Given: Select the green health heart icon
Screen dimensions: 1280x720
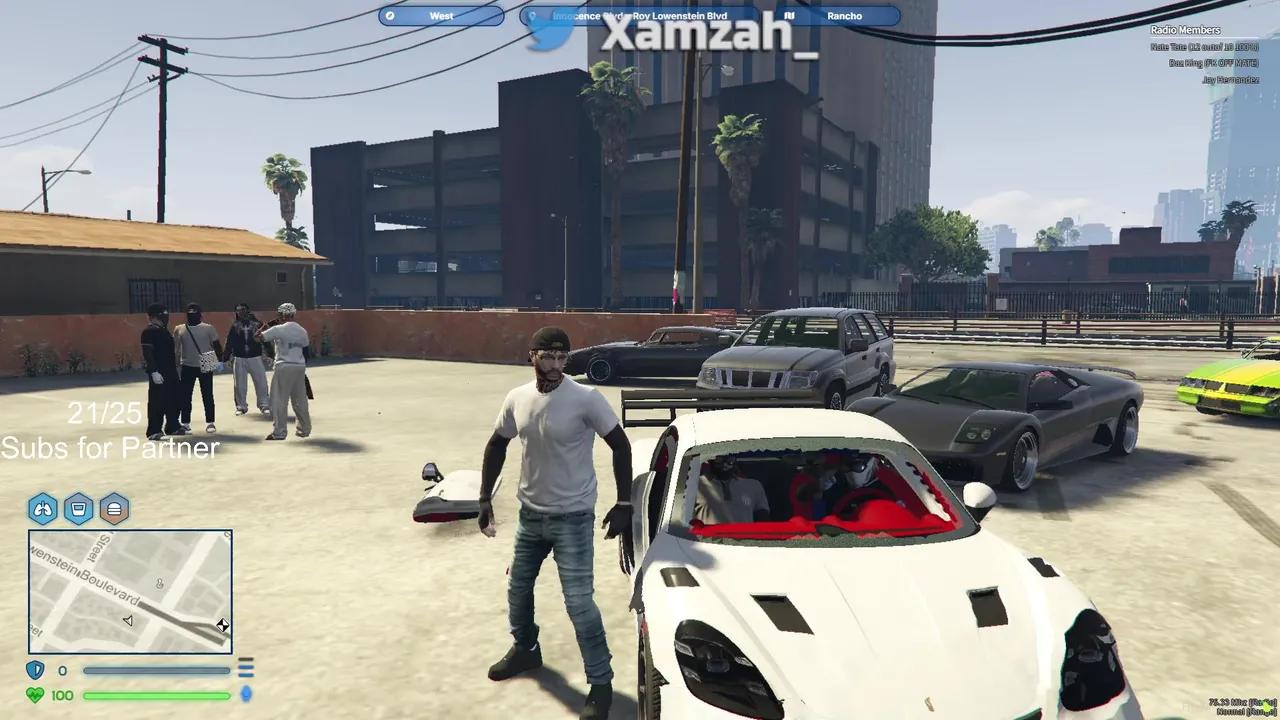Looking at the screenshot, I should (x=34, y=695).
